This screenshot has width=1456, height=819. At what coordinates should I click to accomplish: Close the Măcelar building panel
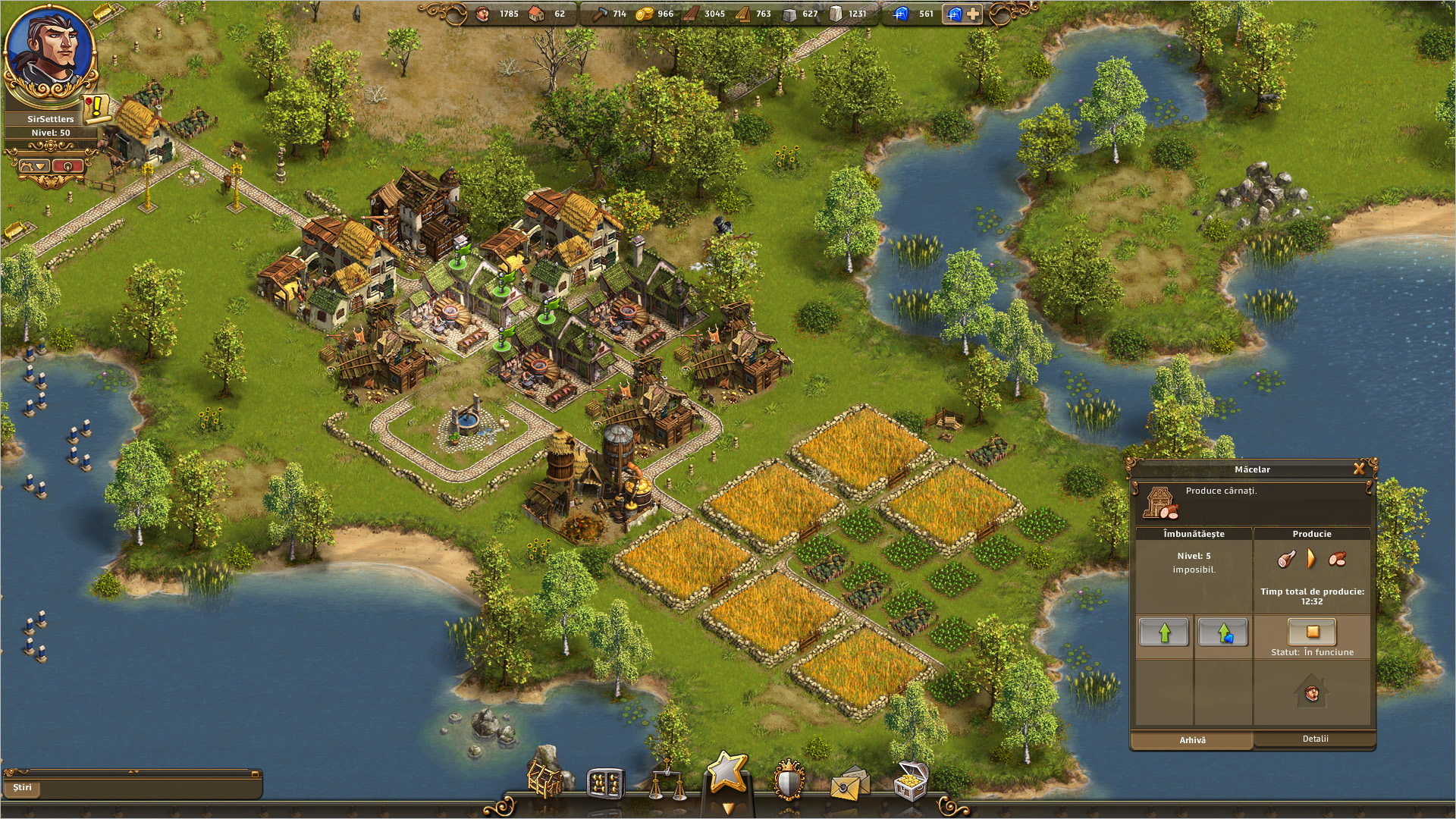[x=1359, y=469]
